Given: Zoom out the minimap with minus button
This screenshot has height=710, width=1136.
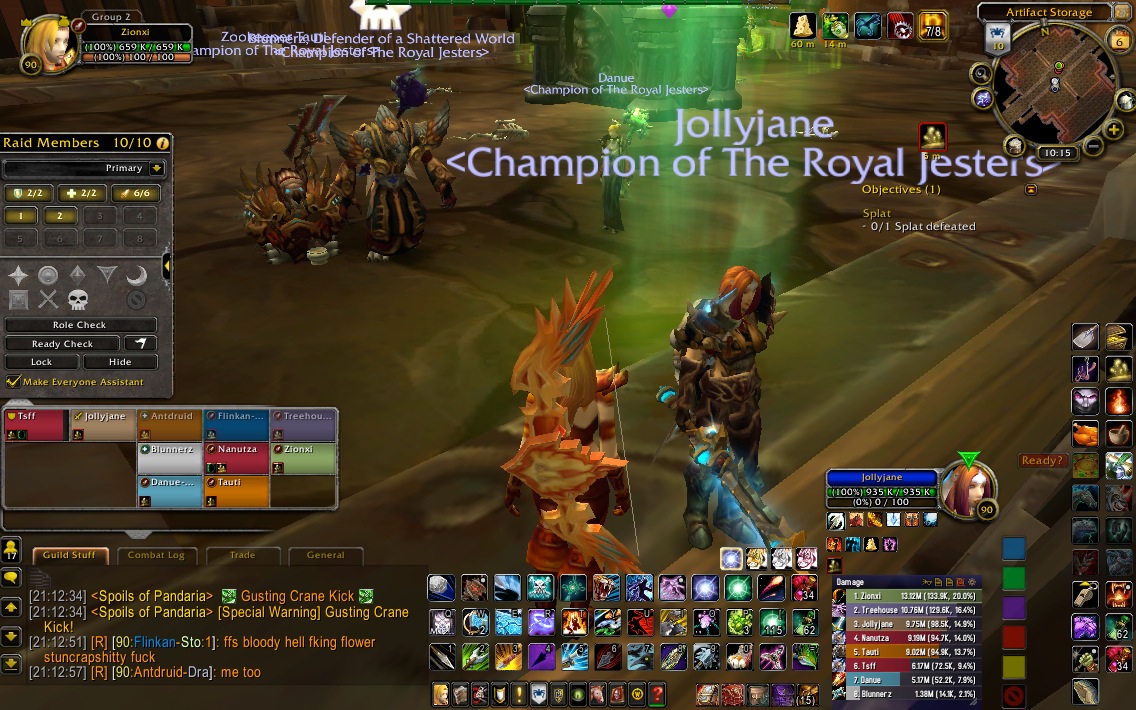Looking at the screenshot, I should pyautogui.click(x=1092, y=147).
